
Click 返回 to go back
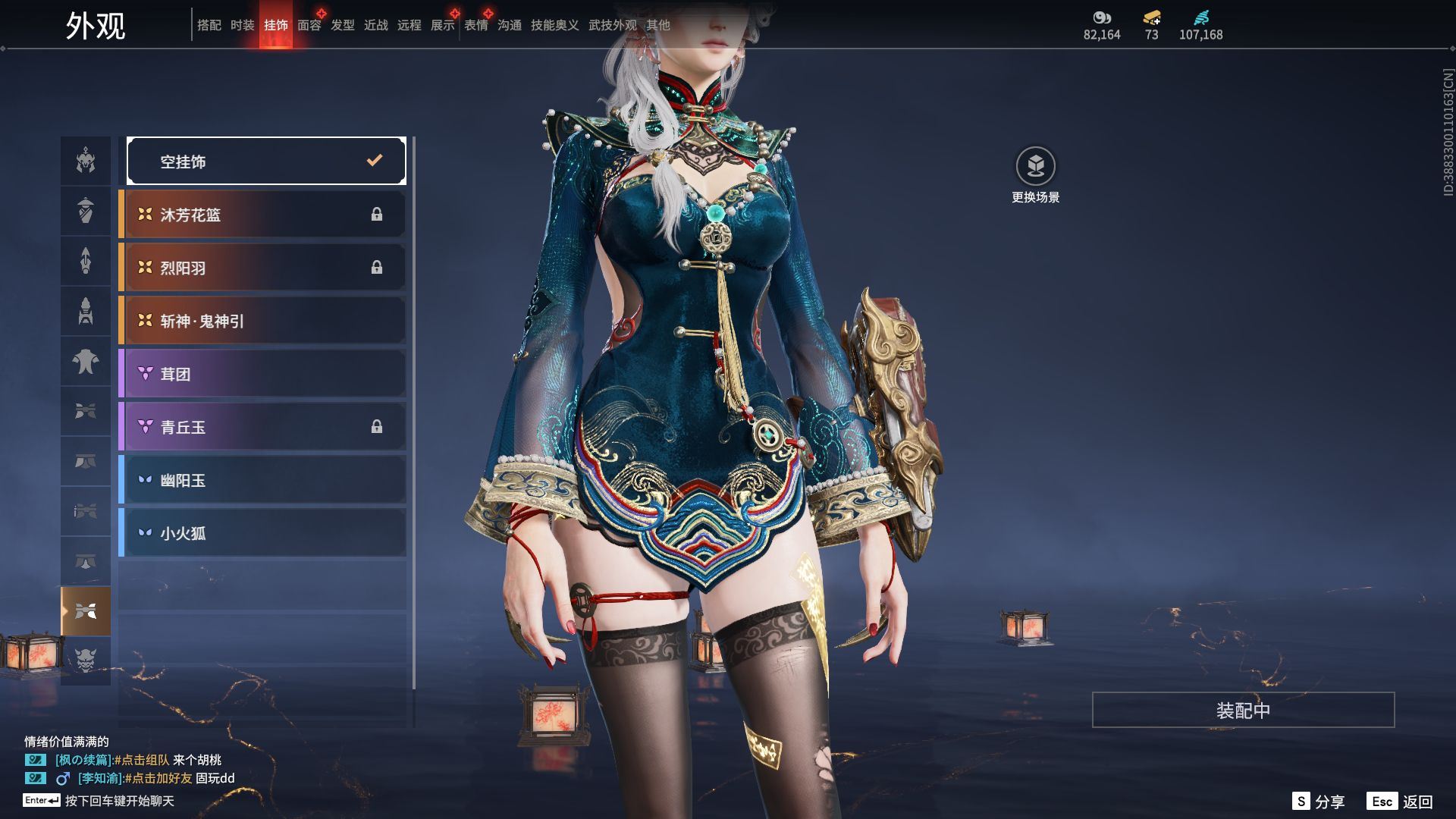tap(1400, 802)
